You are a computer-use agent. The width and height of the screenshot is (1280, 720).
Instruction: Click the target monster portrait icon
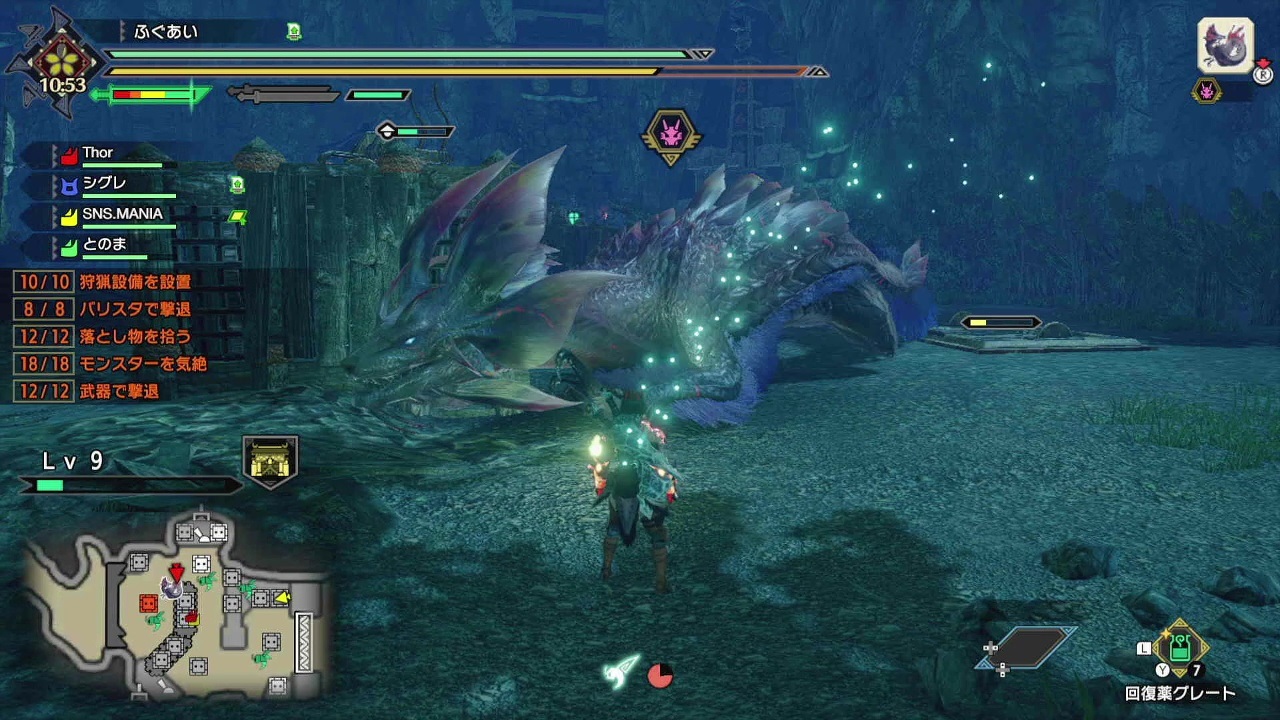click(x=1225, y=46)
